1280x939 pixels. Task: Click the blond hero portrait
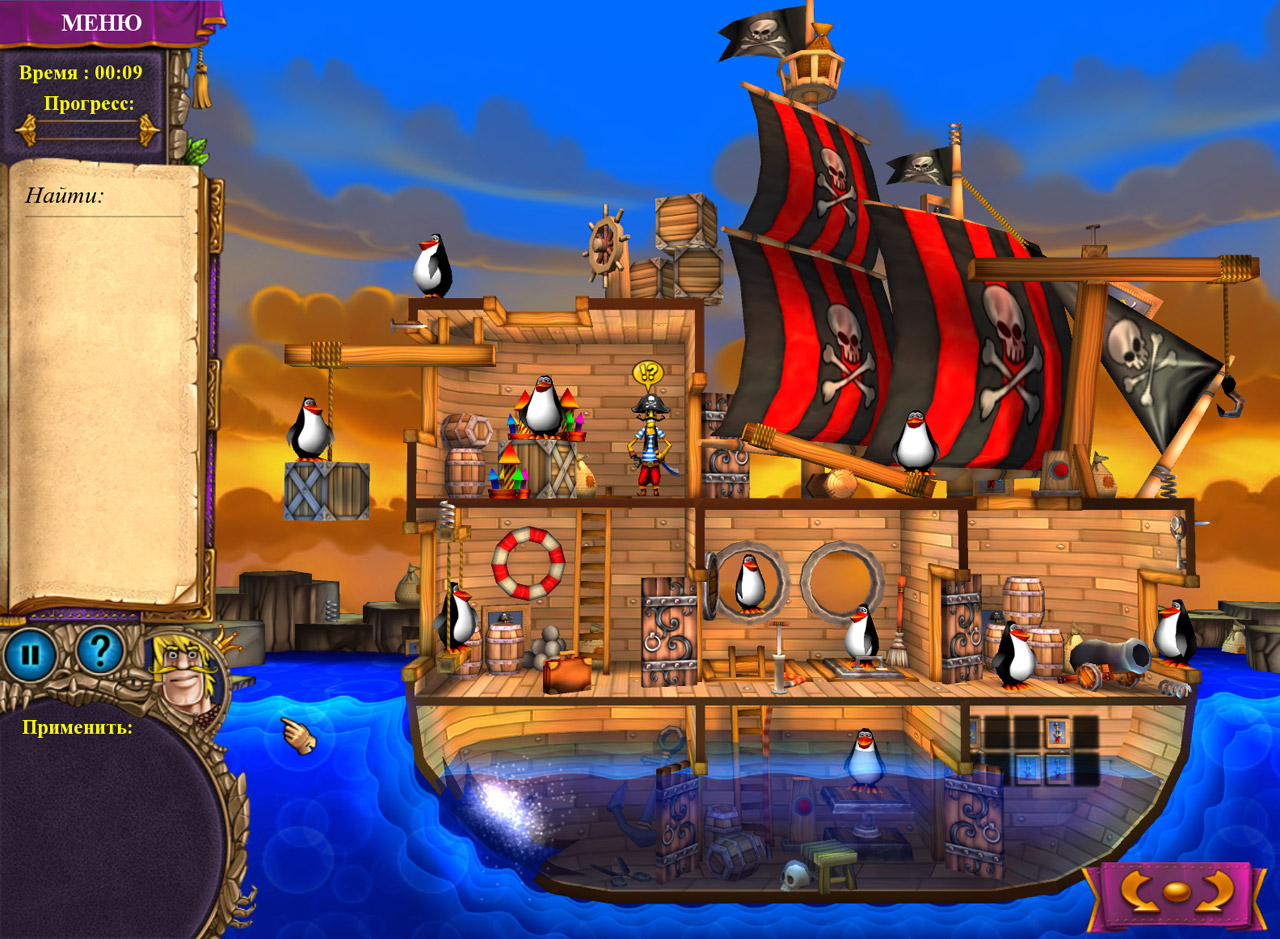tap(183, 673)
